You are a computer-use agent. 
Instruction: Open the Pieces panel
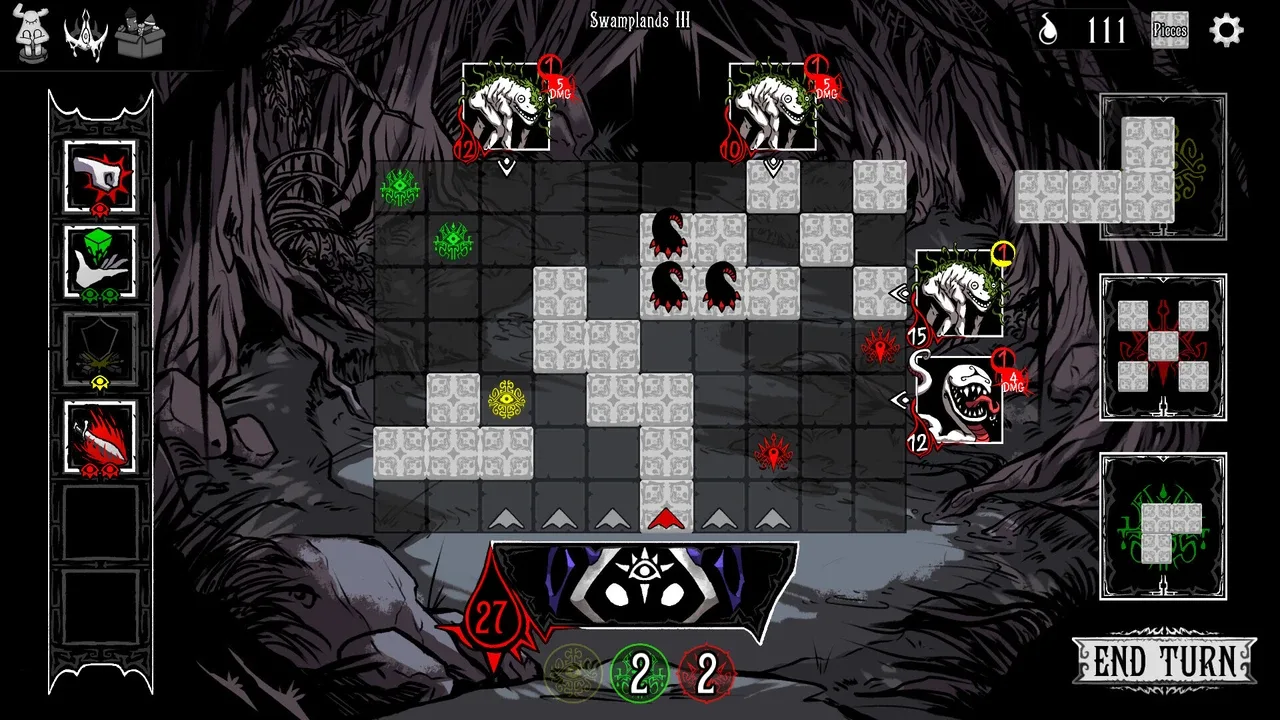coord(1169,30)
